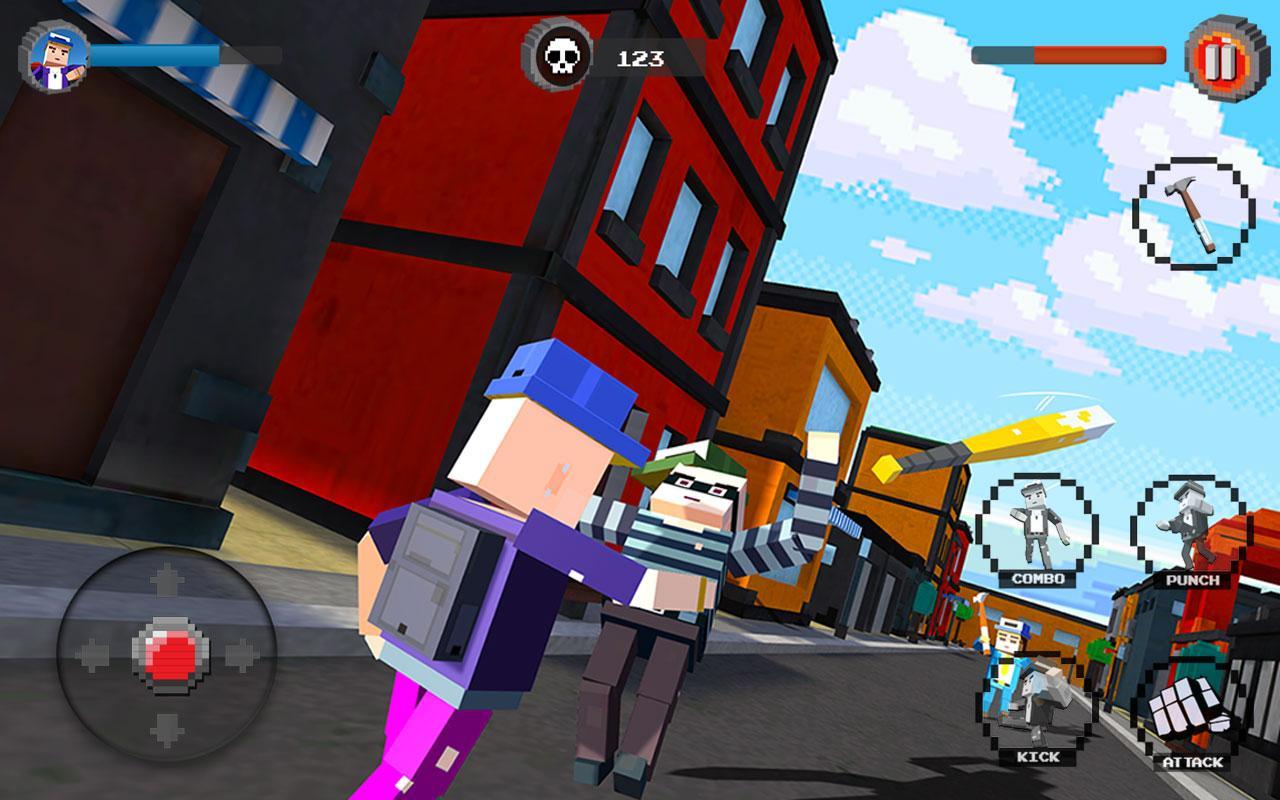Click the COMBO label text

[1037, 577]
